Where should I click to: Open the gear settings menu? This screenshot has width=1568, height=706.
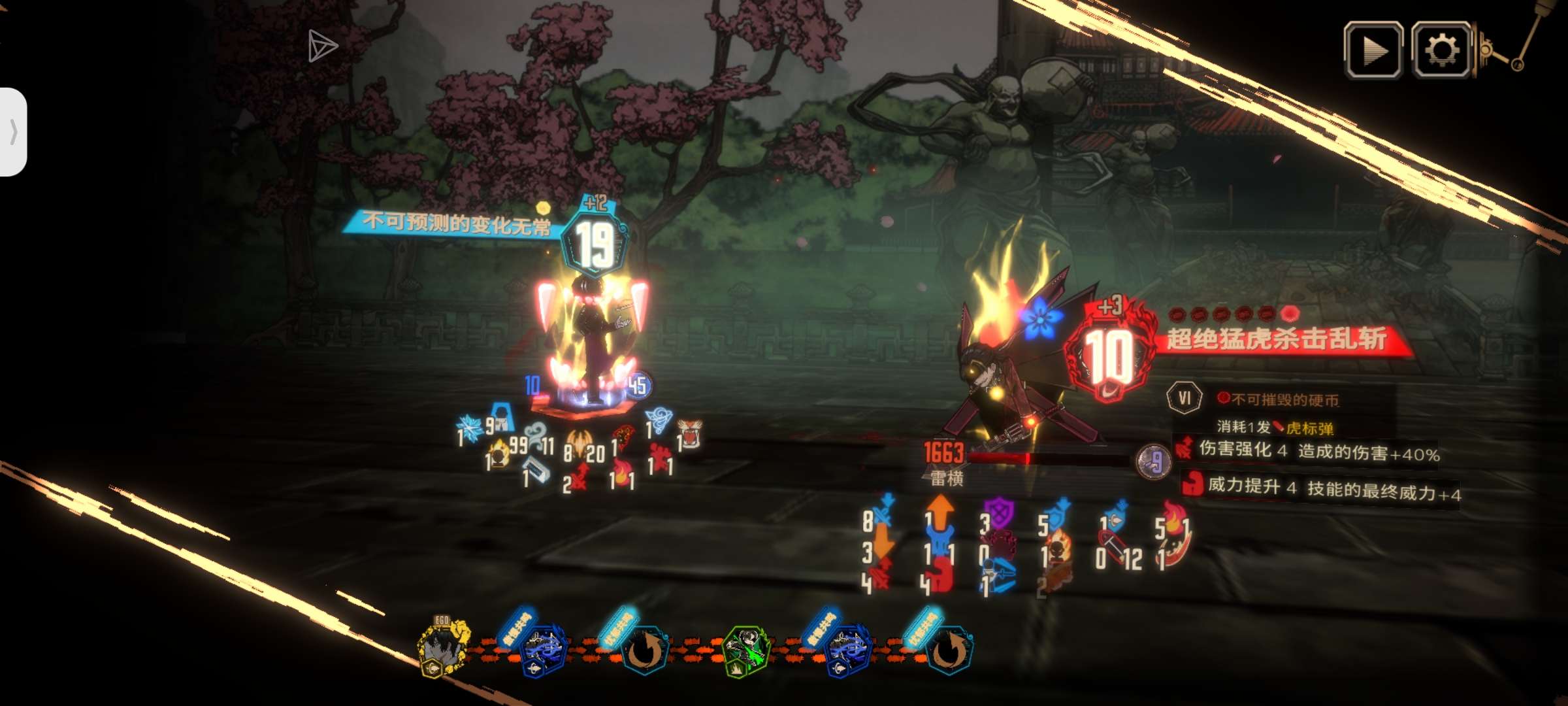coord(1441,50)
